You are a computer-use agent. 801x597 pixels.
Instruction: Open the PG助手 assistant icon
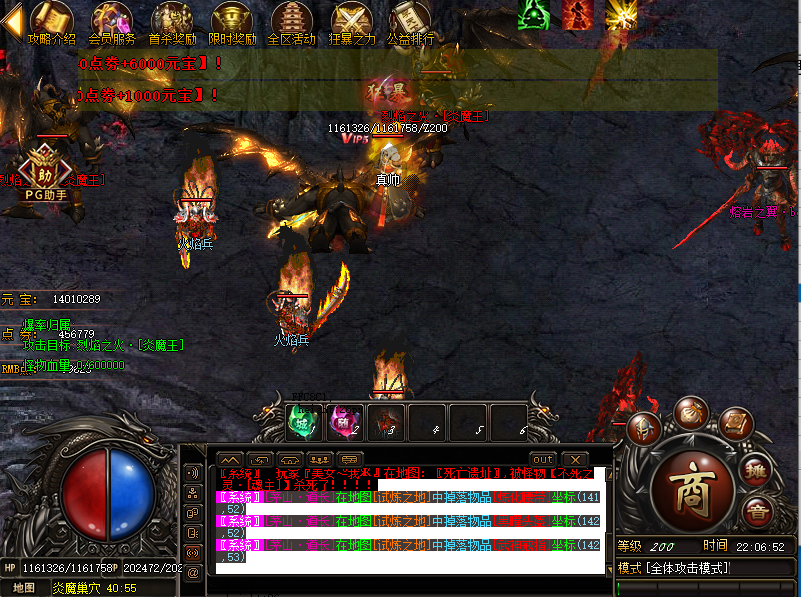46,168
